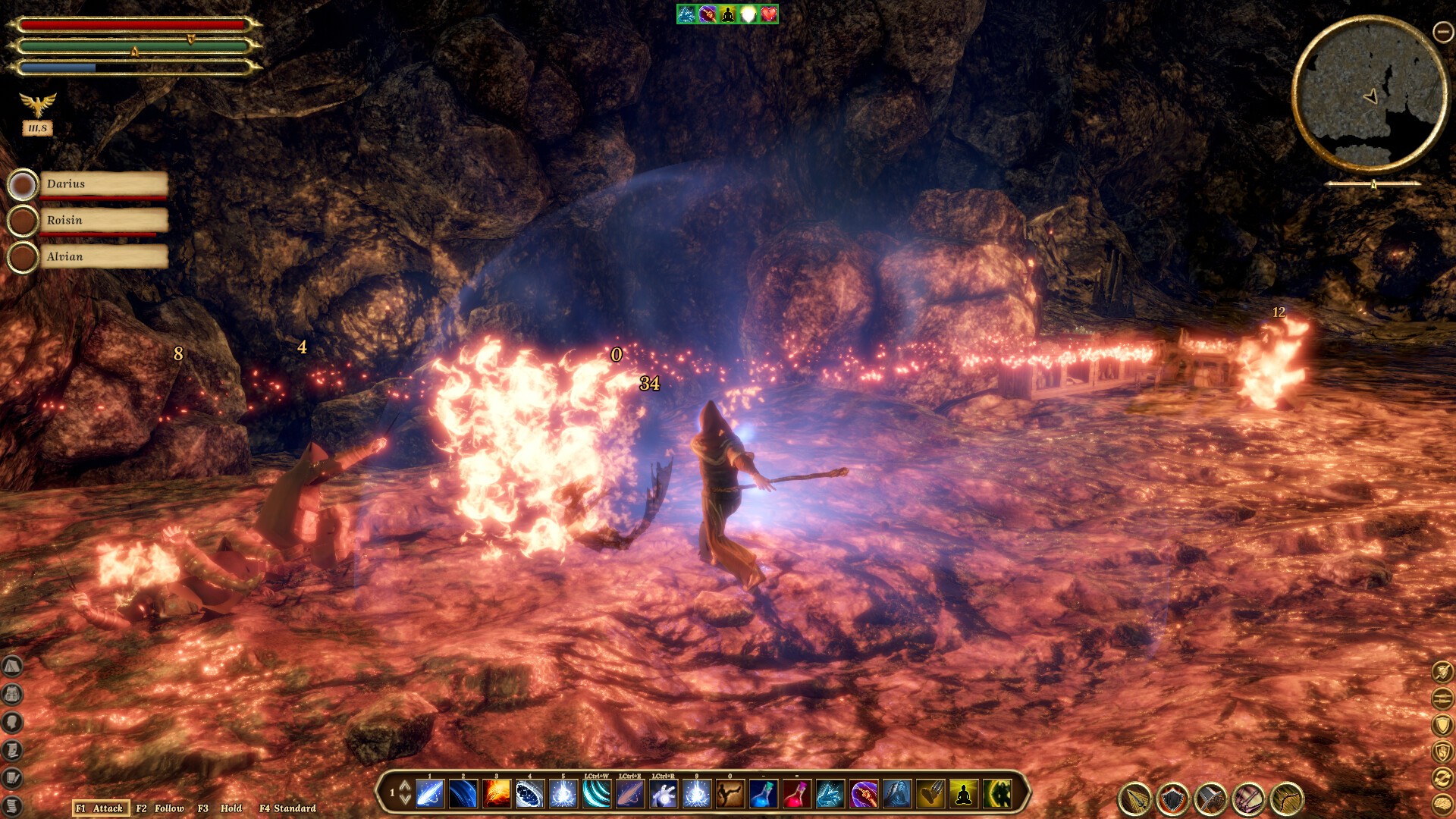This screenshot has height=819, width=1456.
Task: Use the blue mana potion
Action: click(x=762, y=794)
